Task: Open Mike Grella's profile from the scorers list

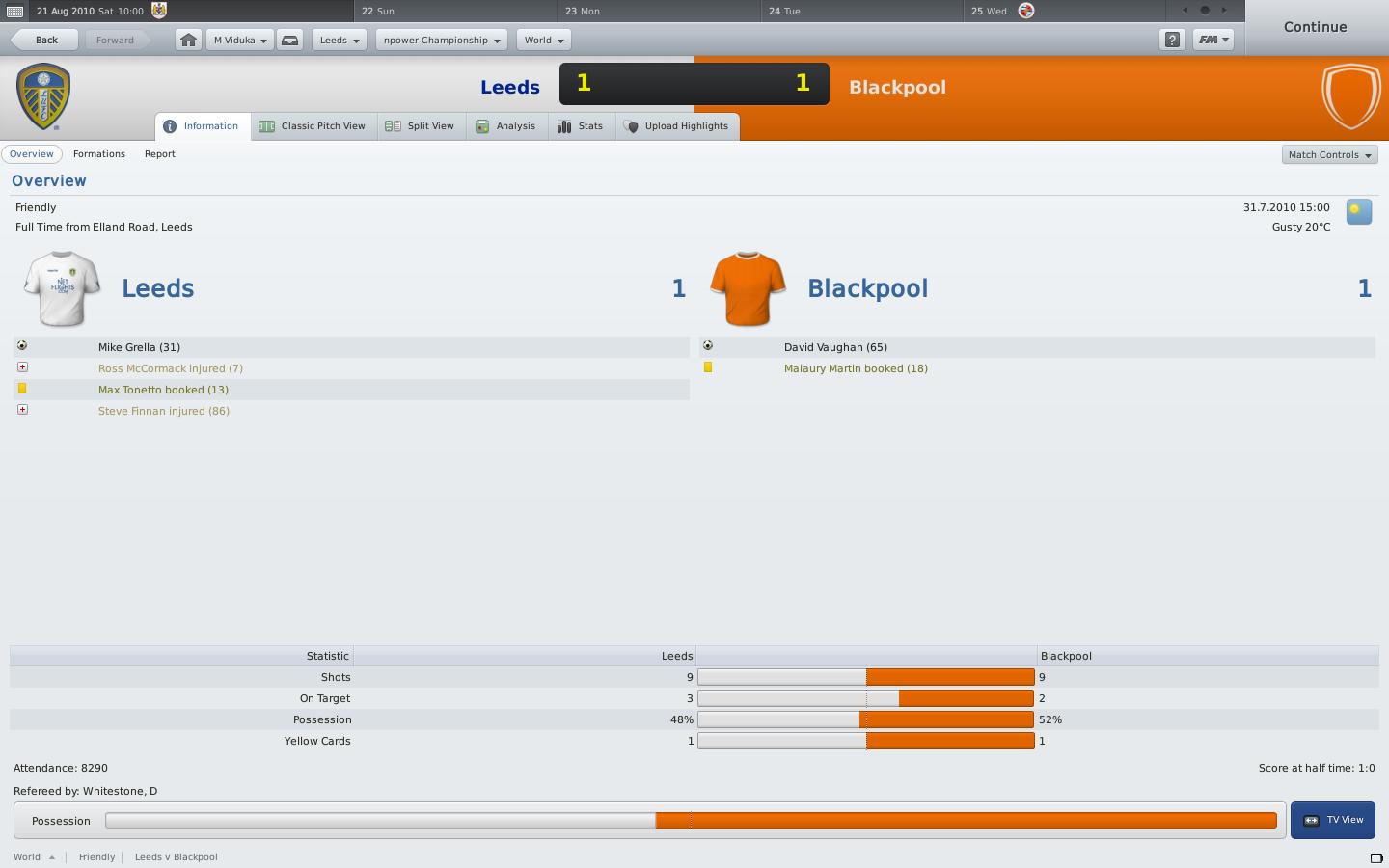Action: tap(139, 347)
